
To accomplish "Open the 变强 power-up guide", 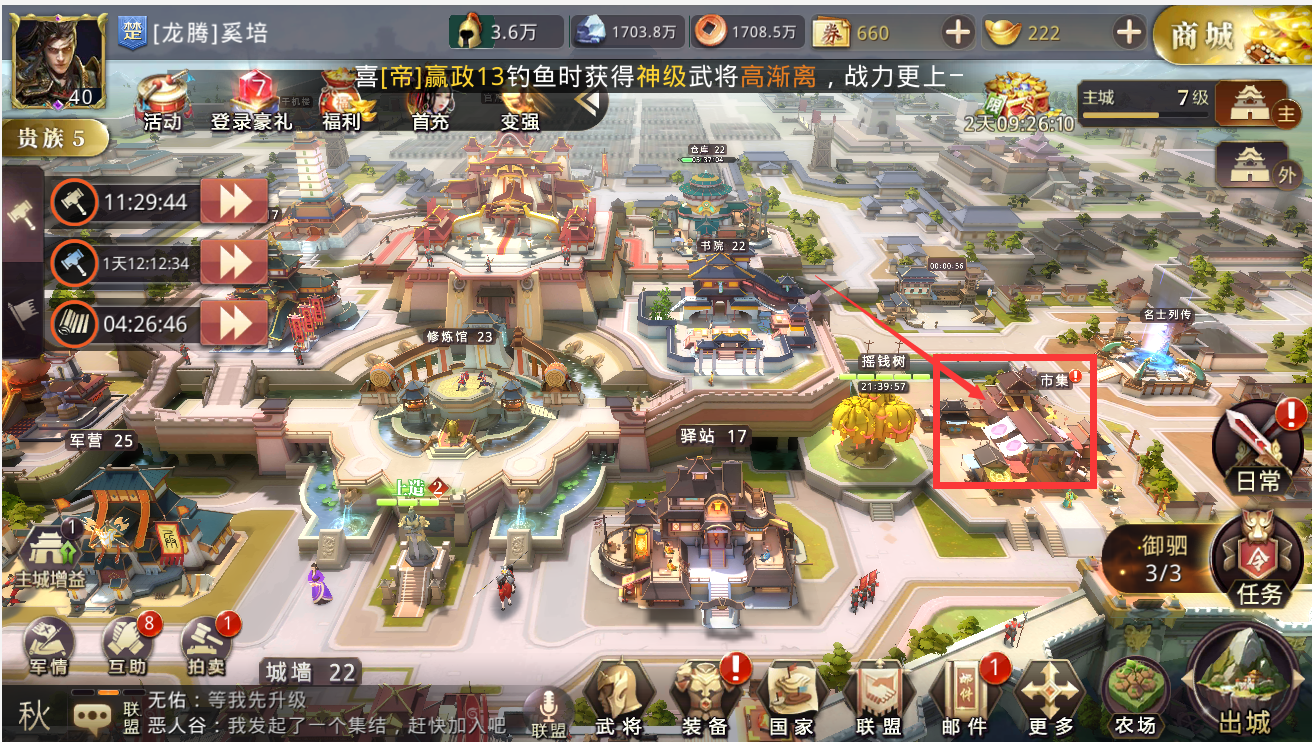I will (520, 102).
